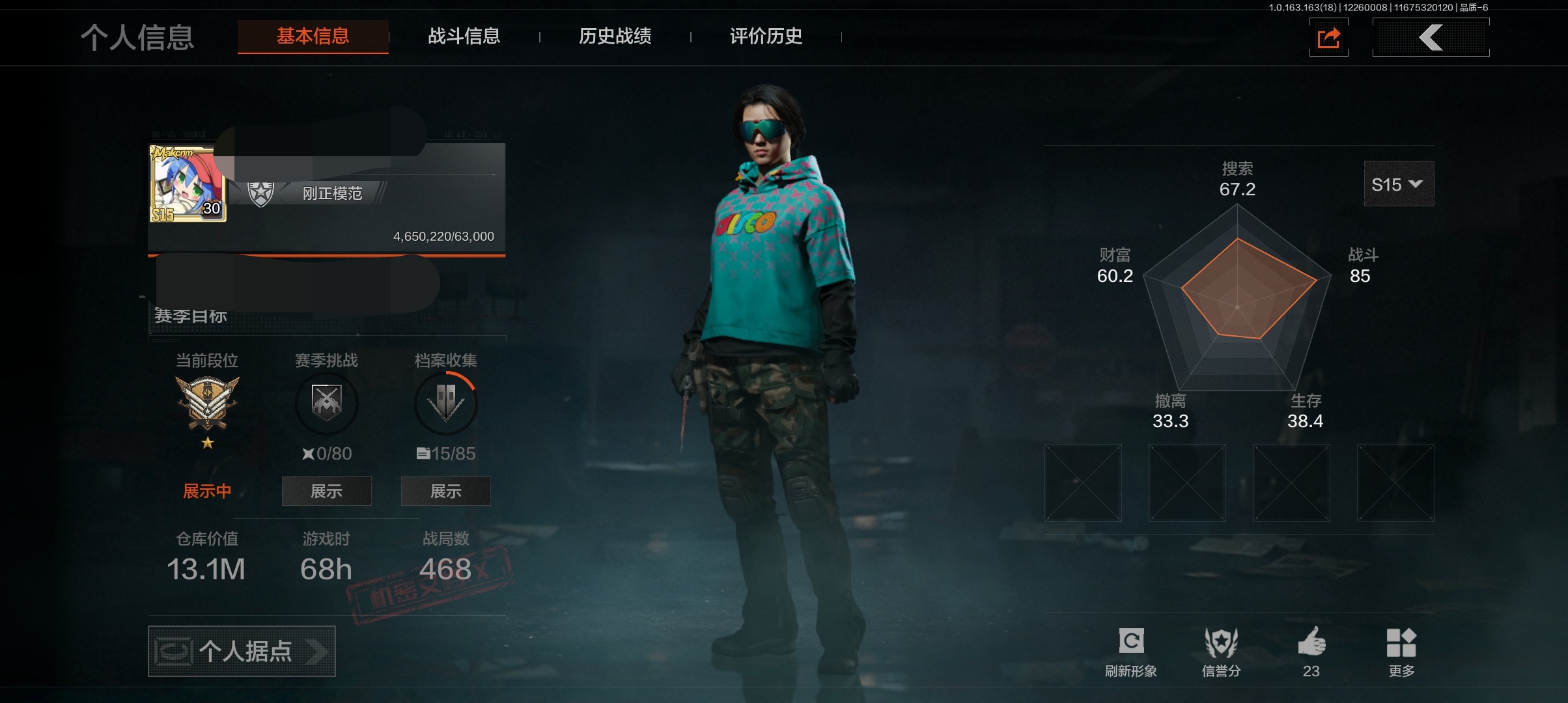Screen dimensions: 1568x703
Task: Click the share profile icon
Action: (x=1328, y=38)
